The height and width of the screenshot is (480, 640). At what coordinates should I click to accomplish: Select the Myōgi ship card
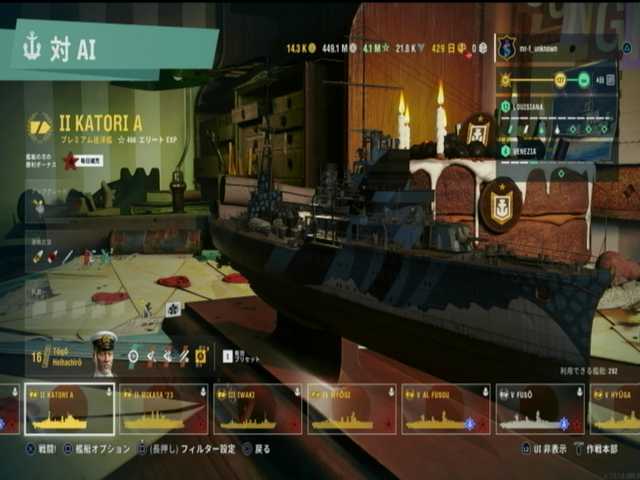[351, 409]
